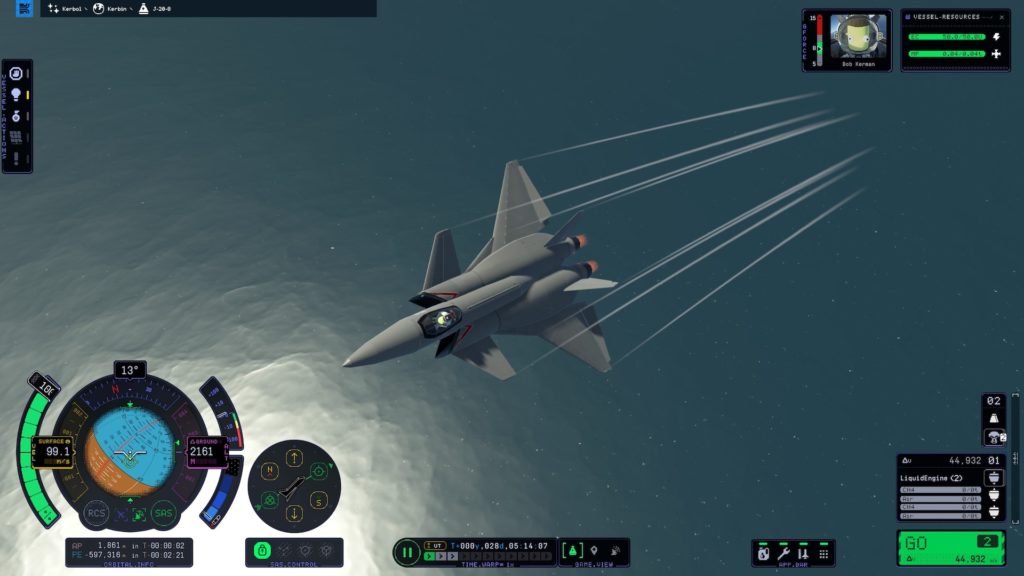Toggle the RCS button

(x=96, y=512)
